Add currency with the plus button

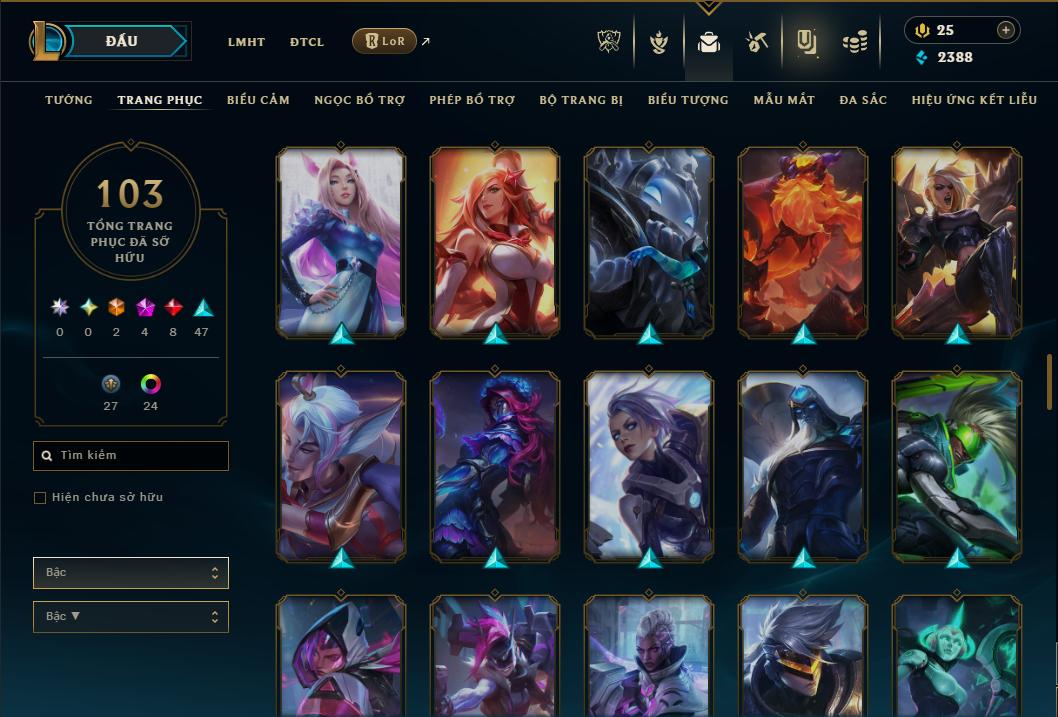(x=1005, y=30)
